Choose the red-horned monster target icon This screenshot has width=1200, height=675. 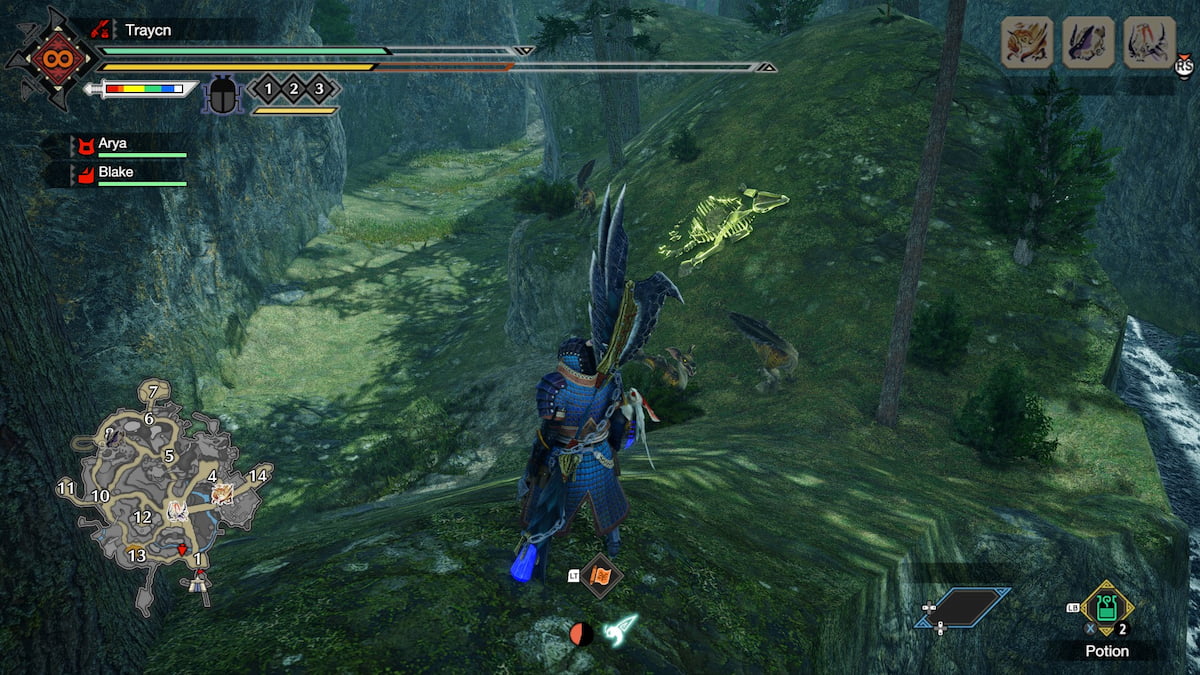coord(1149,43)
